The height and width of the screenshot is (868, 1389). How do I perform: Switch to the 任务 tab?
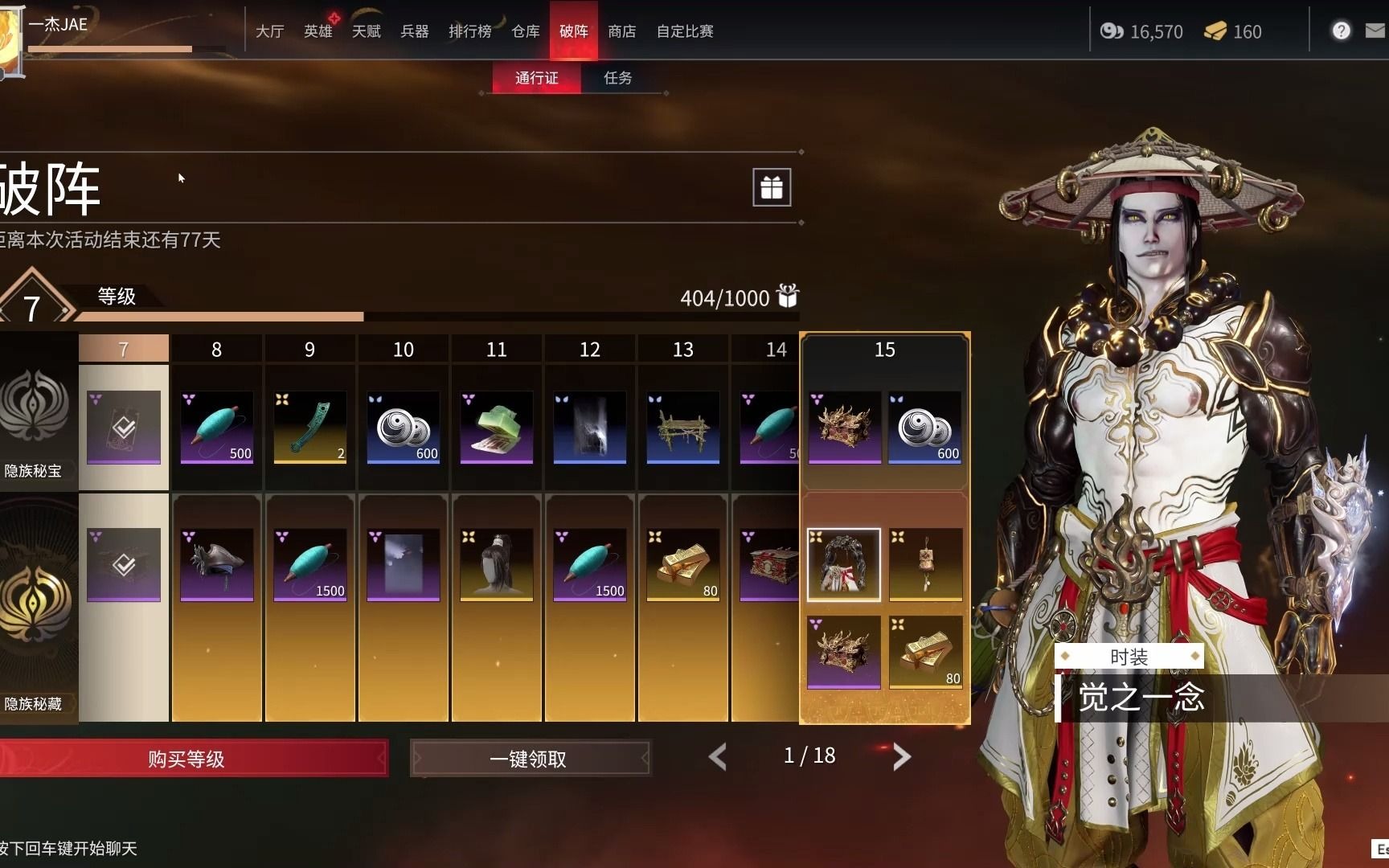click(619, 78)
